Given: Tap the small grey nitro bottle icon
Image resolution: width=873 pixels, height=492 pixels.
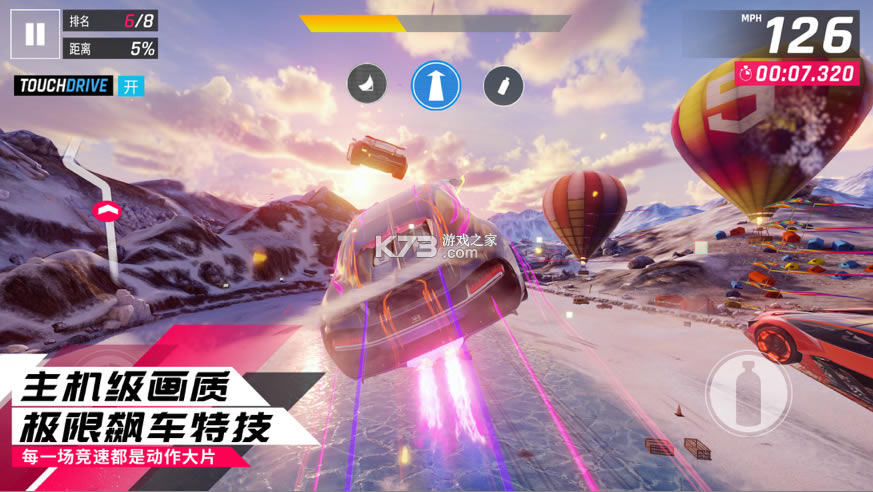Looking at the screenshot, I should click(x=503, y=85).
